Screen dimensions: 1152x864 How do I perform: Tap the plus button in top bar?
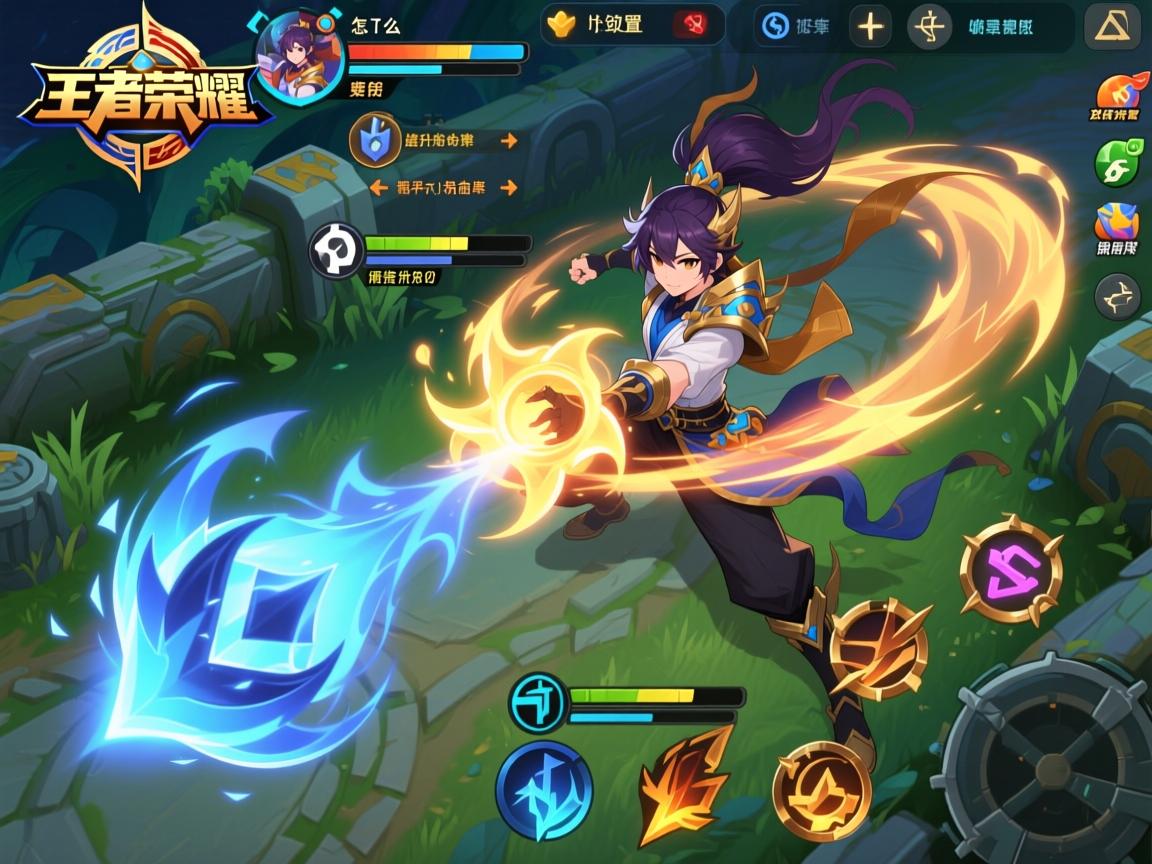(x=870, y=27)
